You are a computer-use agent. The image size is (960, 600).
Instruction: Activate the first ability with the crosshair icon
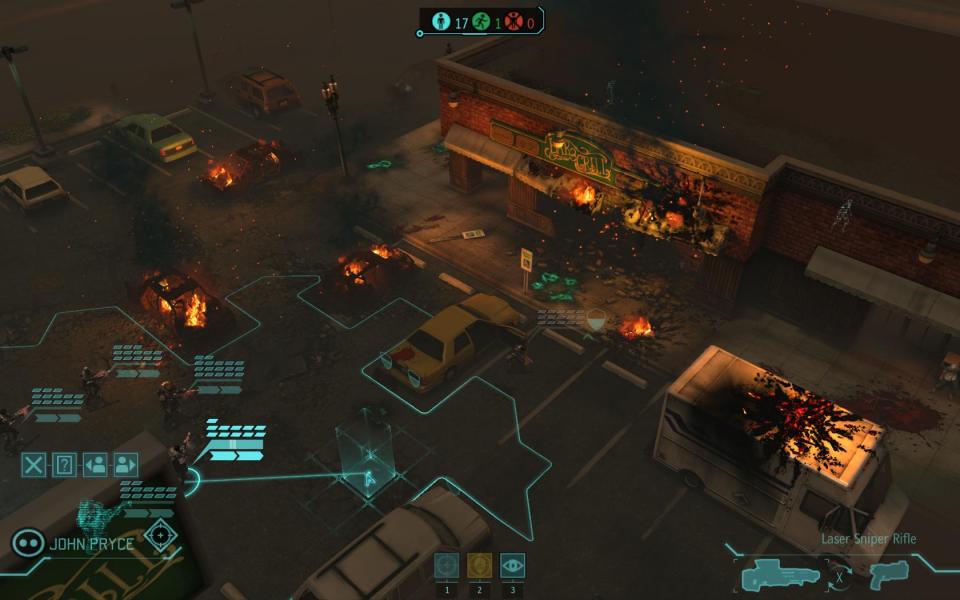coord(447,566)
